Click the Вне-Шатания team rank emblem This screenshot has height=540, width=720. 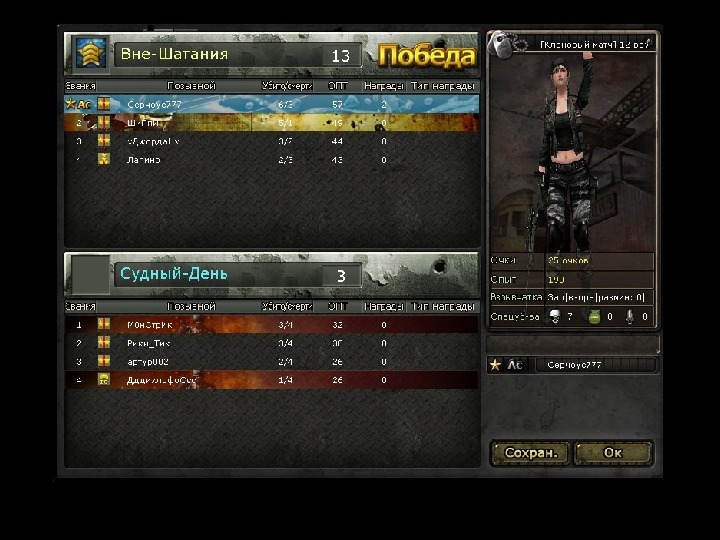tap(91, 54)
